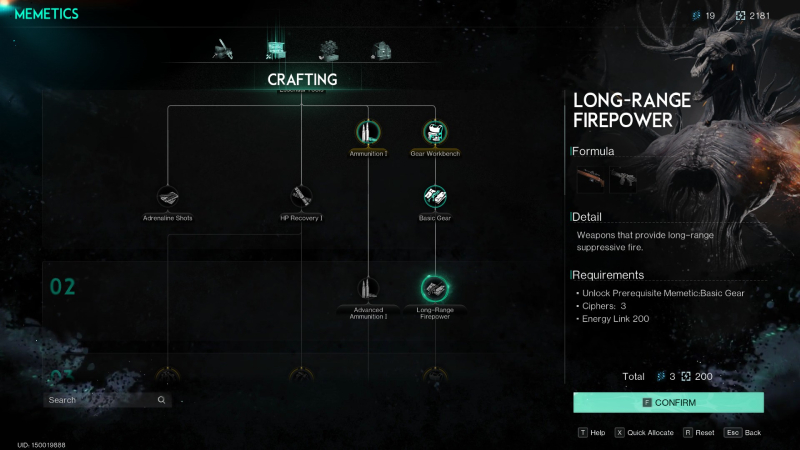Open the HP Recovery I node
800x450 pixels.
click(301, 195)
